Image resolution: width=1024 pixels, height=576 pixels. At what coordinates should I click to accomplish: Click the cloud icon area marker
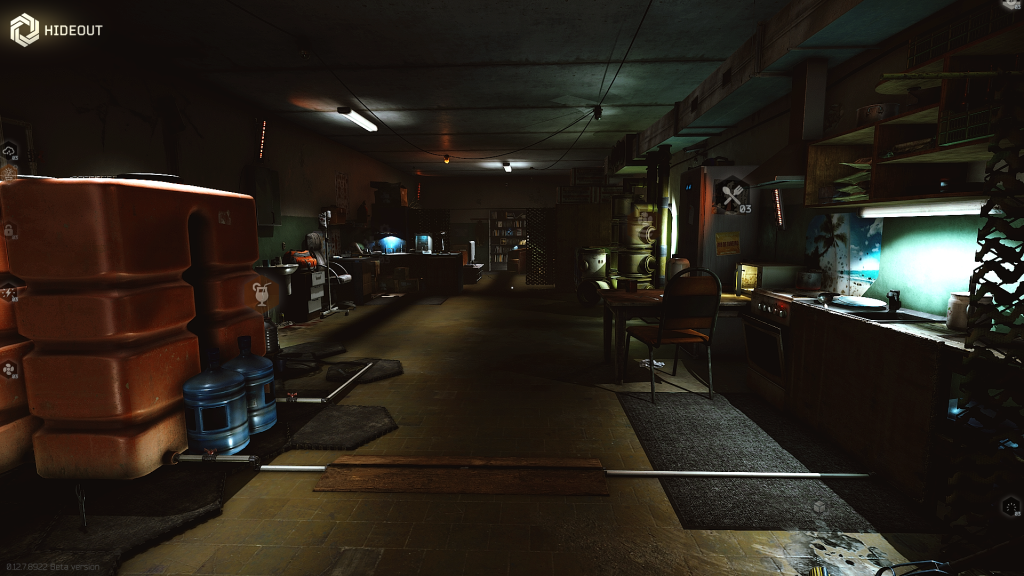coord(10,150)
